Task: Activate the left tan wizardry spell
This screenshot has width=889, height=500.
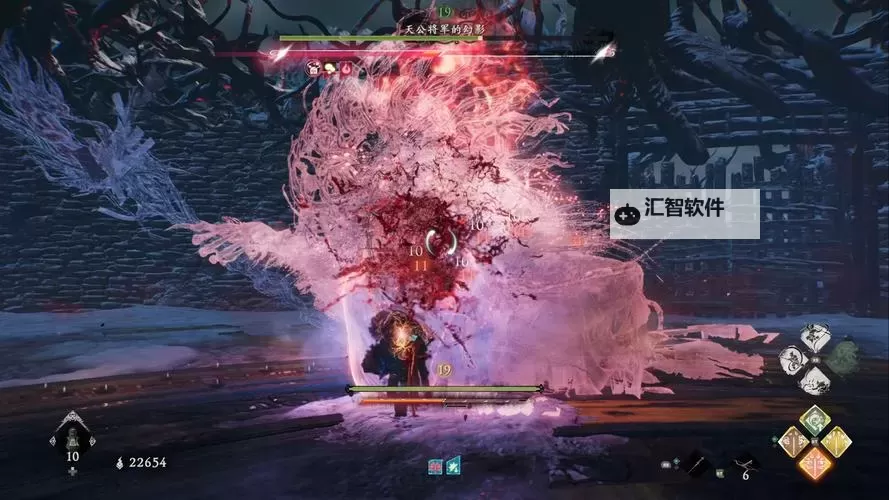Action: coord(792,441)
